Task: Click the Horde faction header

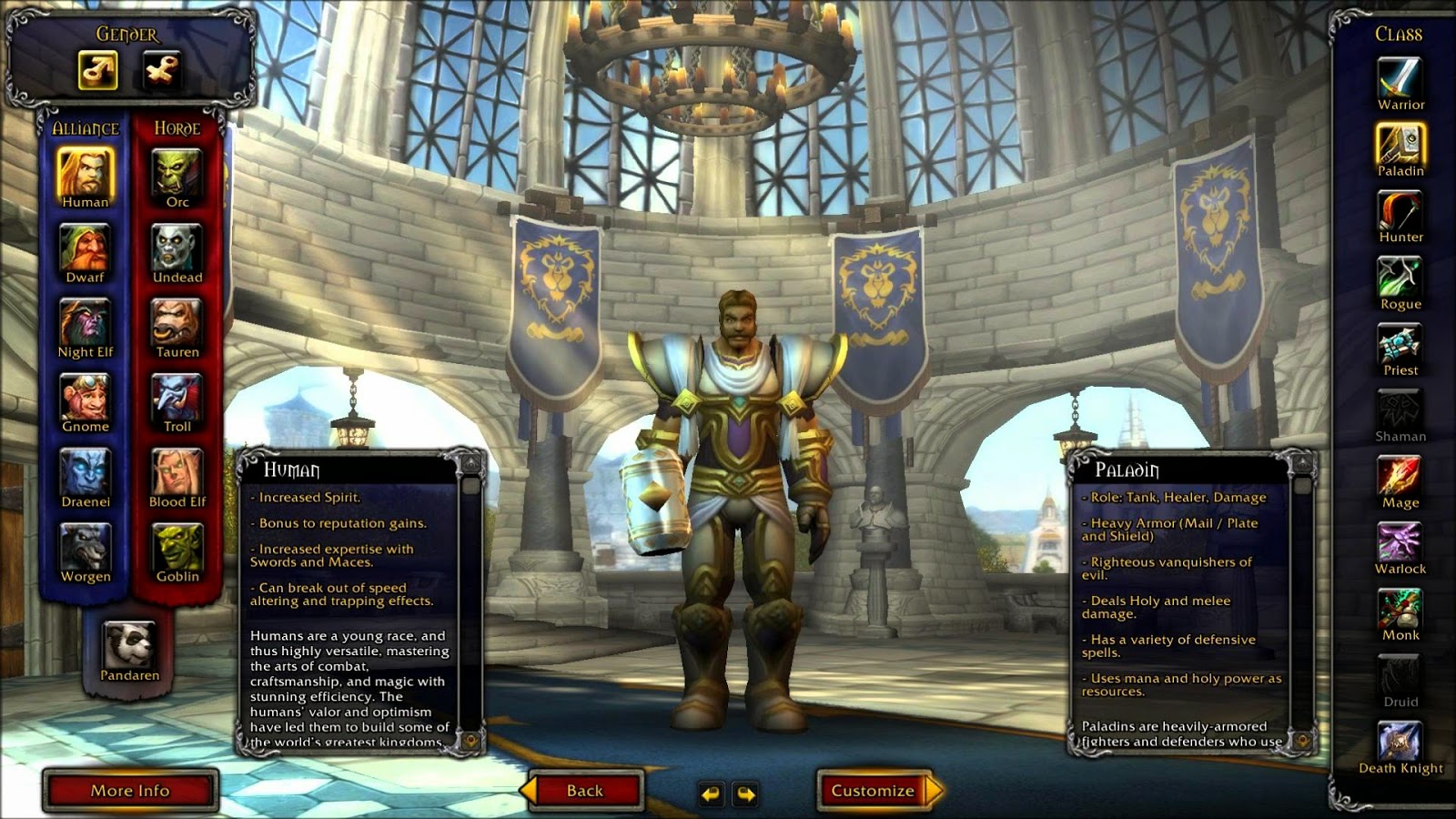Action: coord(176,128)
